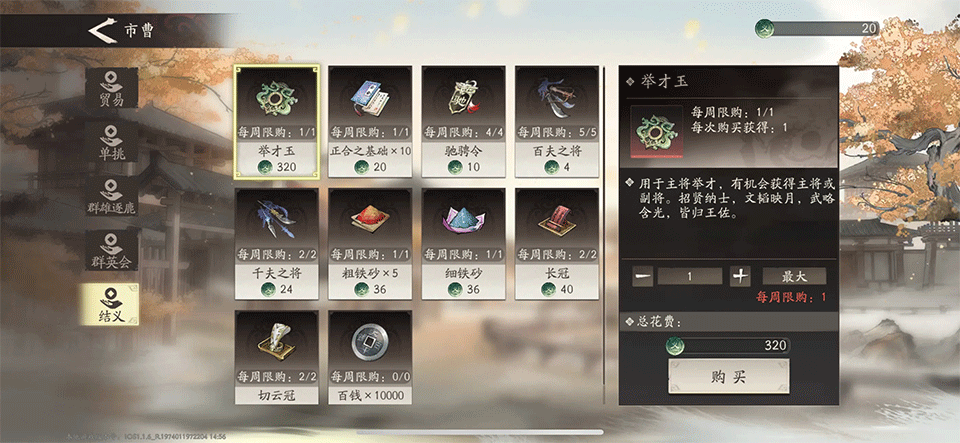Select the 群雄逐鹿 category

click(x=111, y=196)
